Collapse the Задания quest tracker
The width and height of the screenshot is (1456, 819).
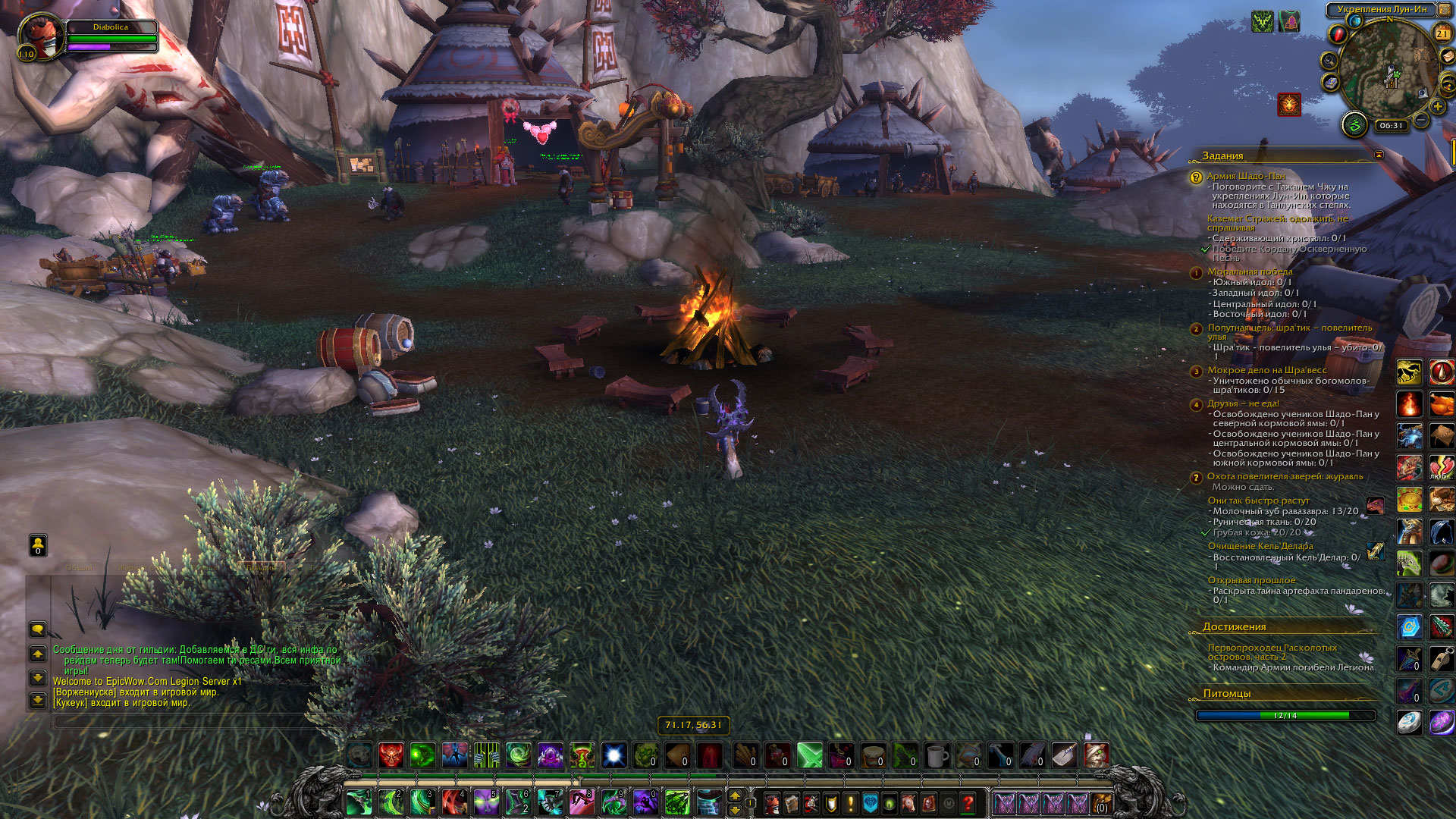[x=1379, y=155]
